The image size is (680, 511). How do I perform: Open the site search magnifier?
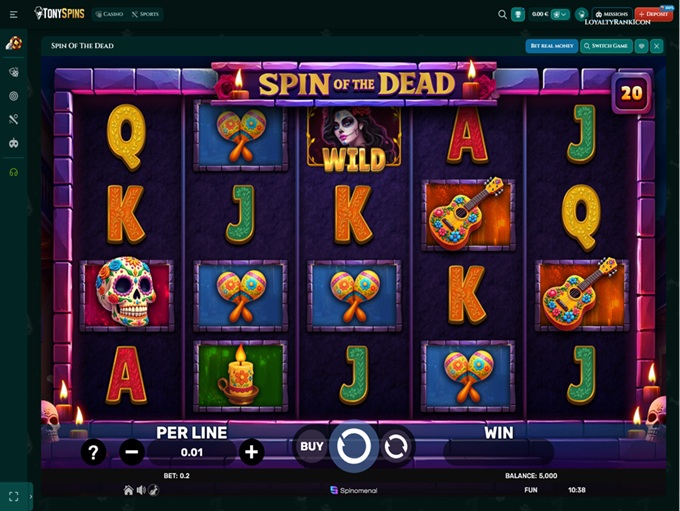pyautogui.click(x=502, y=14)
